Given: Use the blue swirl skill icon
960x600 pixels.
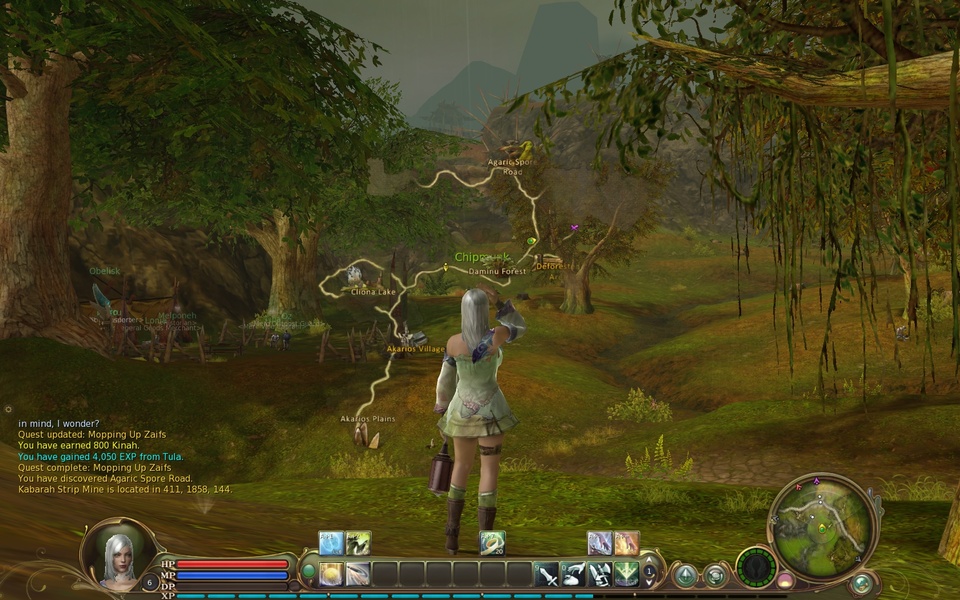Looking at the screenshot, I should (331, 543).
